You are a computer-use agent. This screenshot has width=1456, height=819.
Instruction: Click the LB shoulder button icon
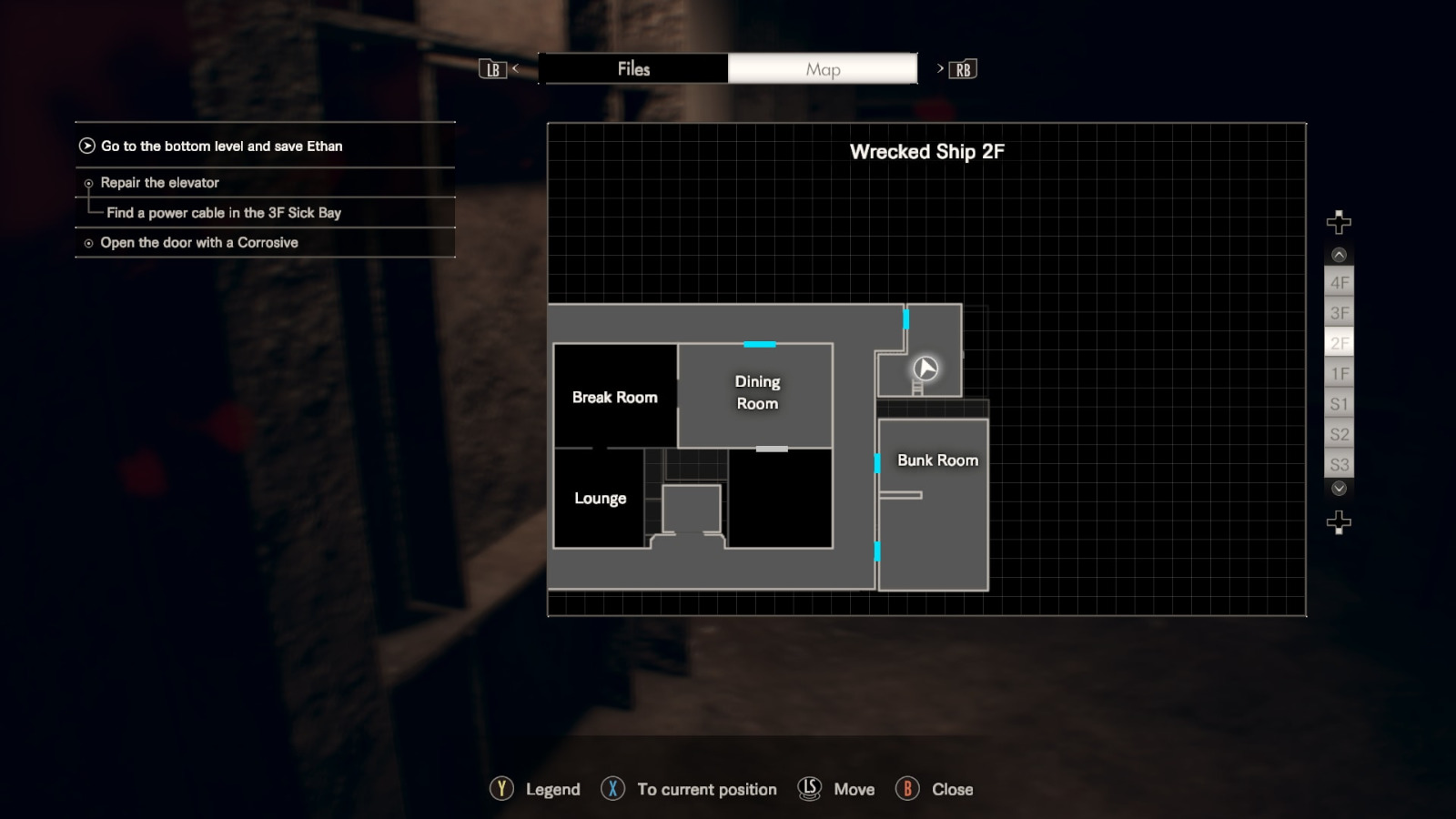(x=492, y=68)
